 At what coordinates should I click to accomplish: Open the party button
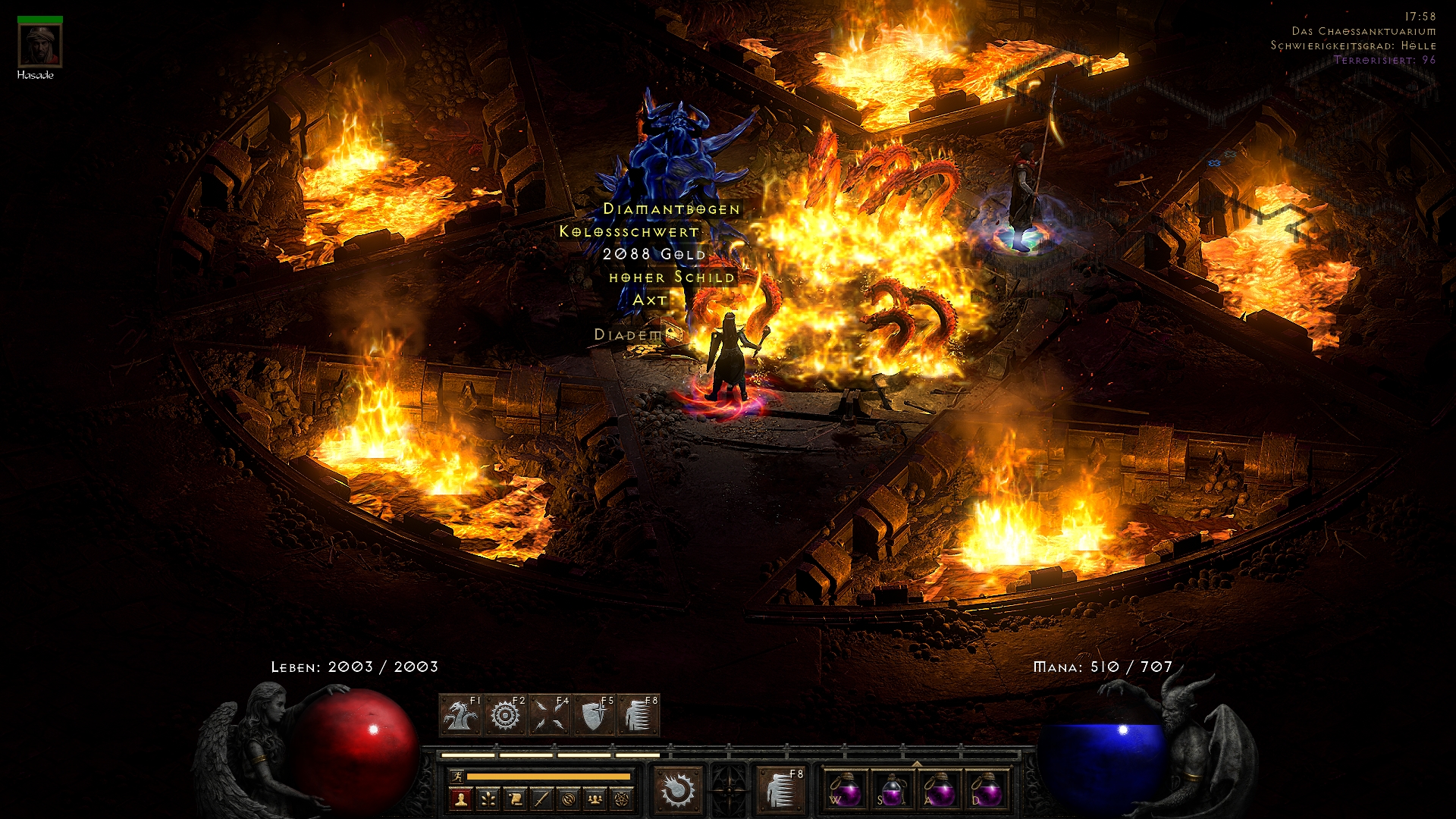(595, 799)
